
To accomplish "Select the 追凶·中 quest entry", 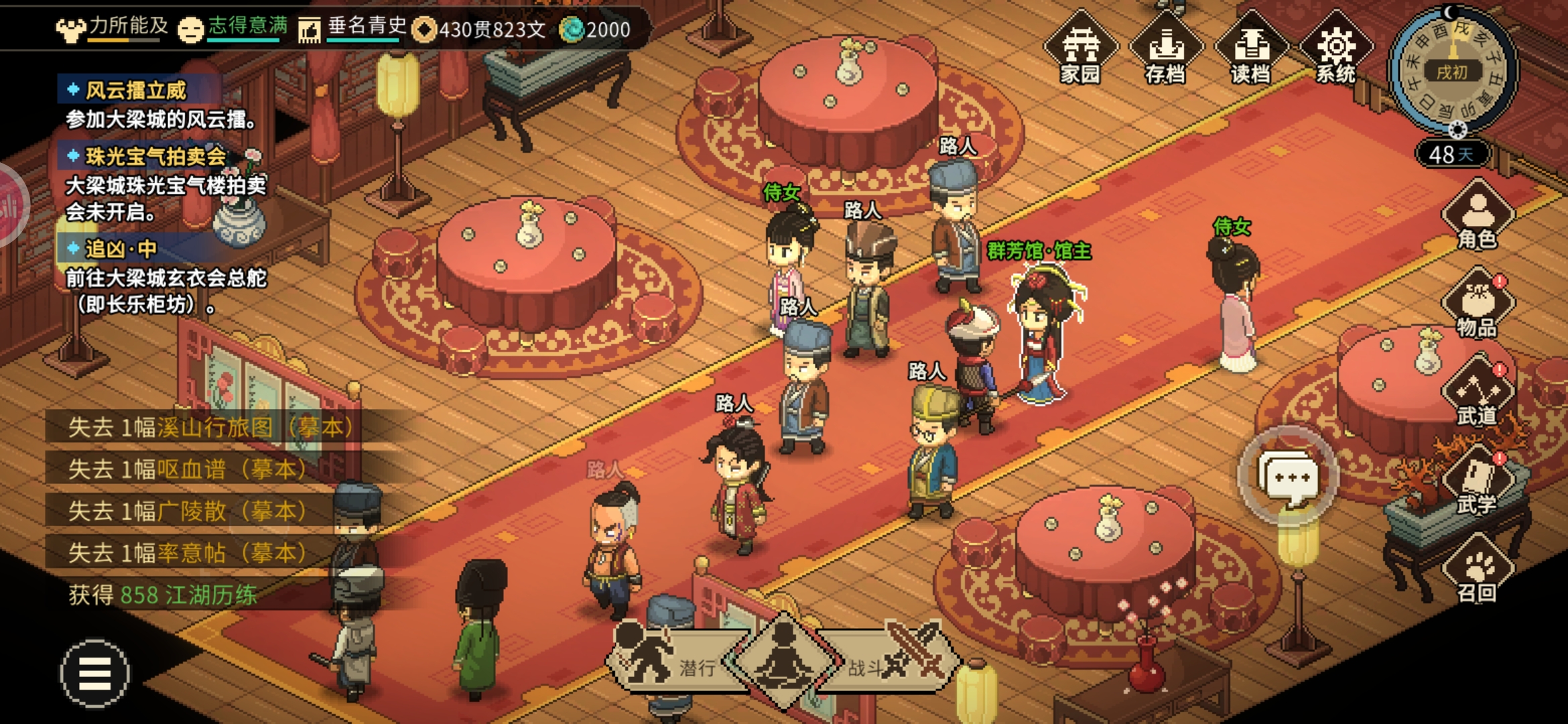I will (121, 249).
